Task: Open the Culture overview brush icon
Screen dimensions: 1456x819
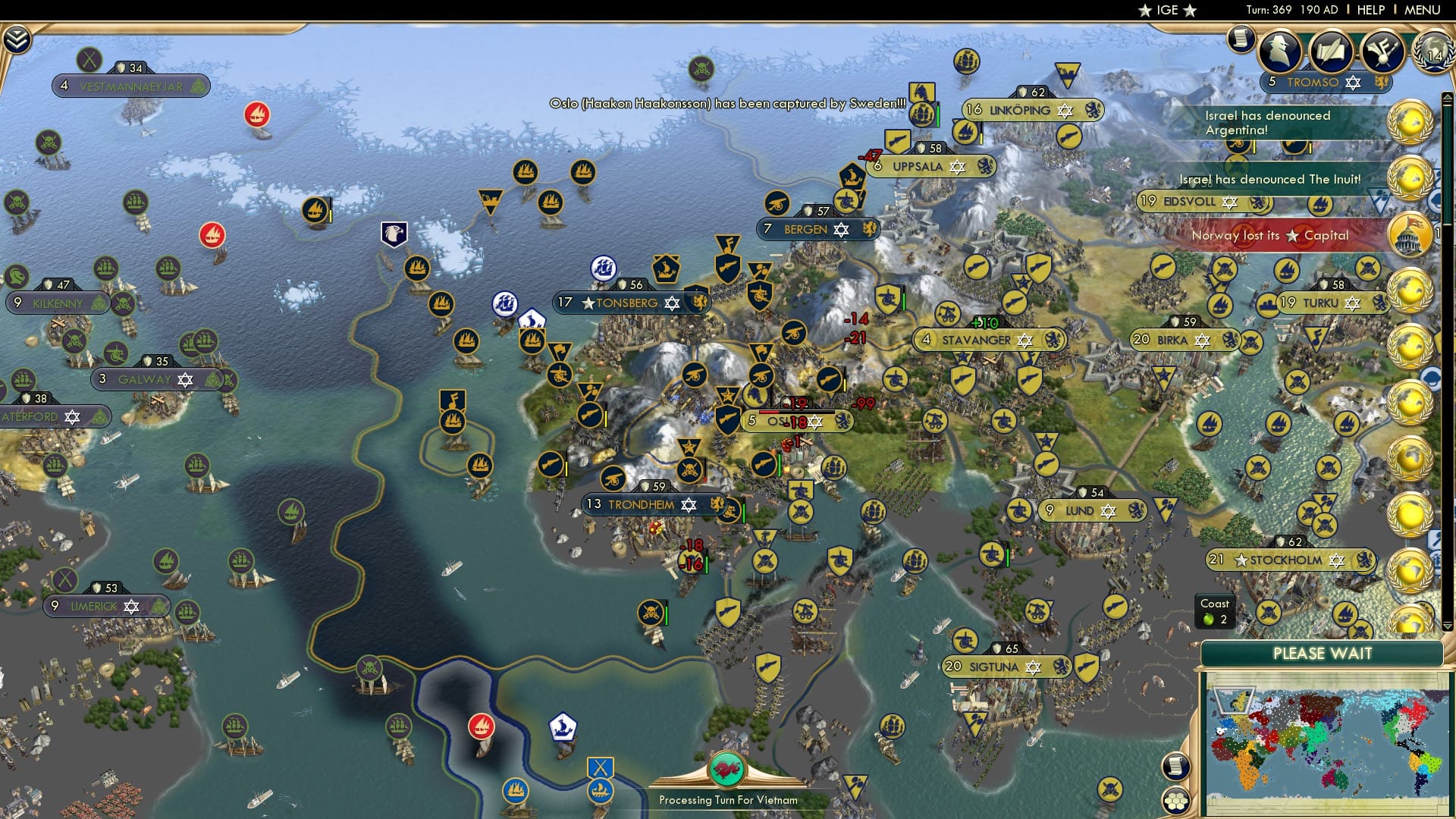Action: tap(1384, 52)
